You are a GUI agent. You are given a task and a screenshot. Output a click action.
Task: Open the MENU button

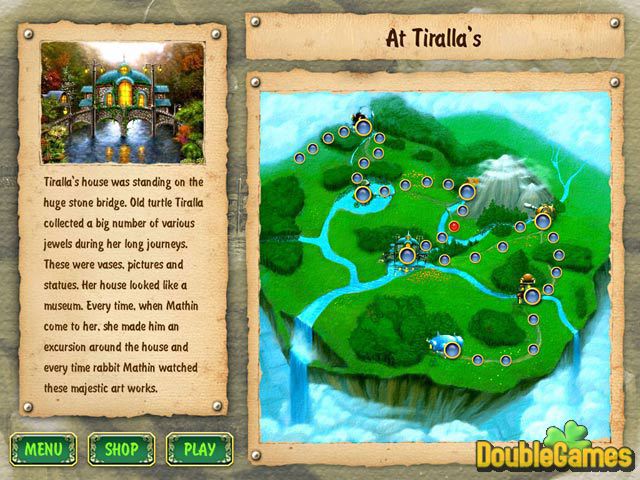click(x=43, y=449)
